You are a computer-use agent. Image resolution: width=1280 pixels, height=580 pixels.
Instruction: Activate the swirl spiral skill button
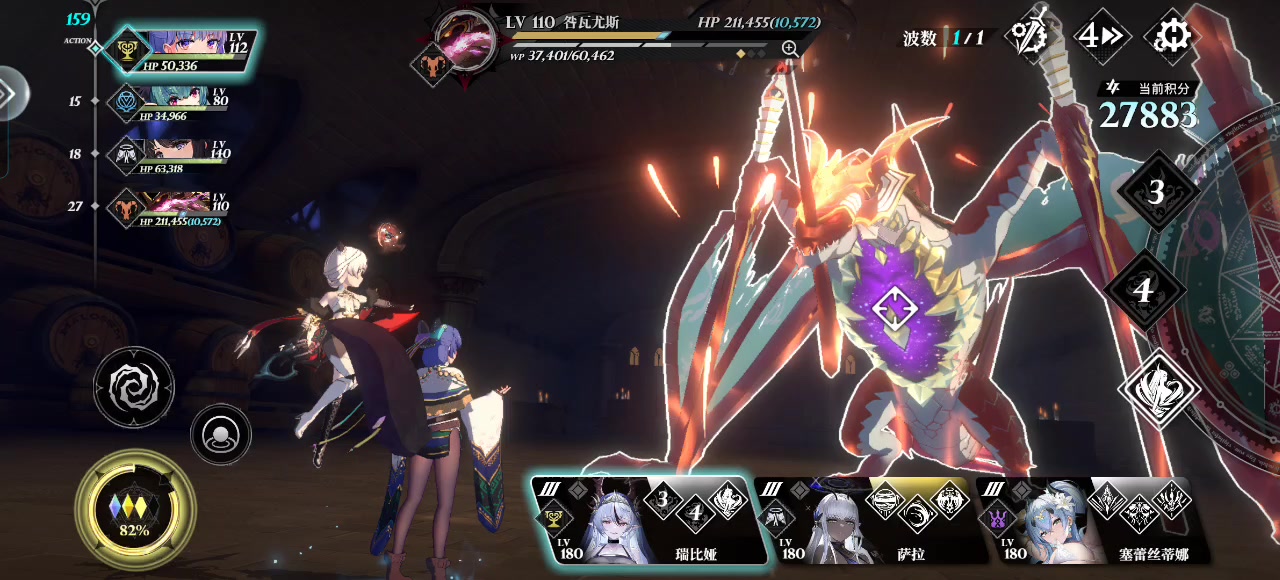click(134, 387)
